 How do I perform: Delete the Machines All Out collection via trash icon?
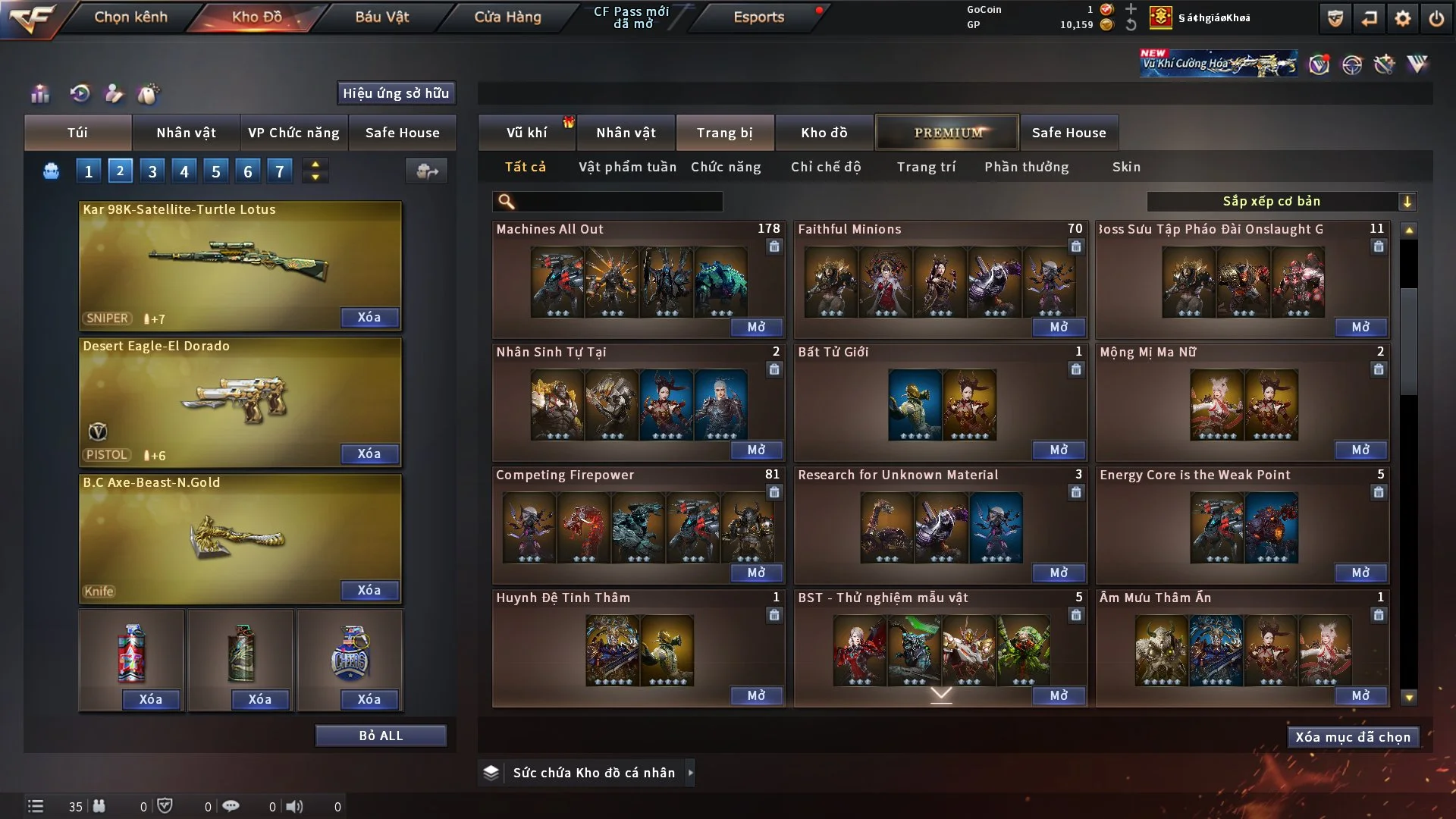(774, 247)
